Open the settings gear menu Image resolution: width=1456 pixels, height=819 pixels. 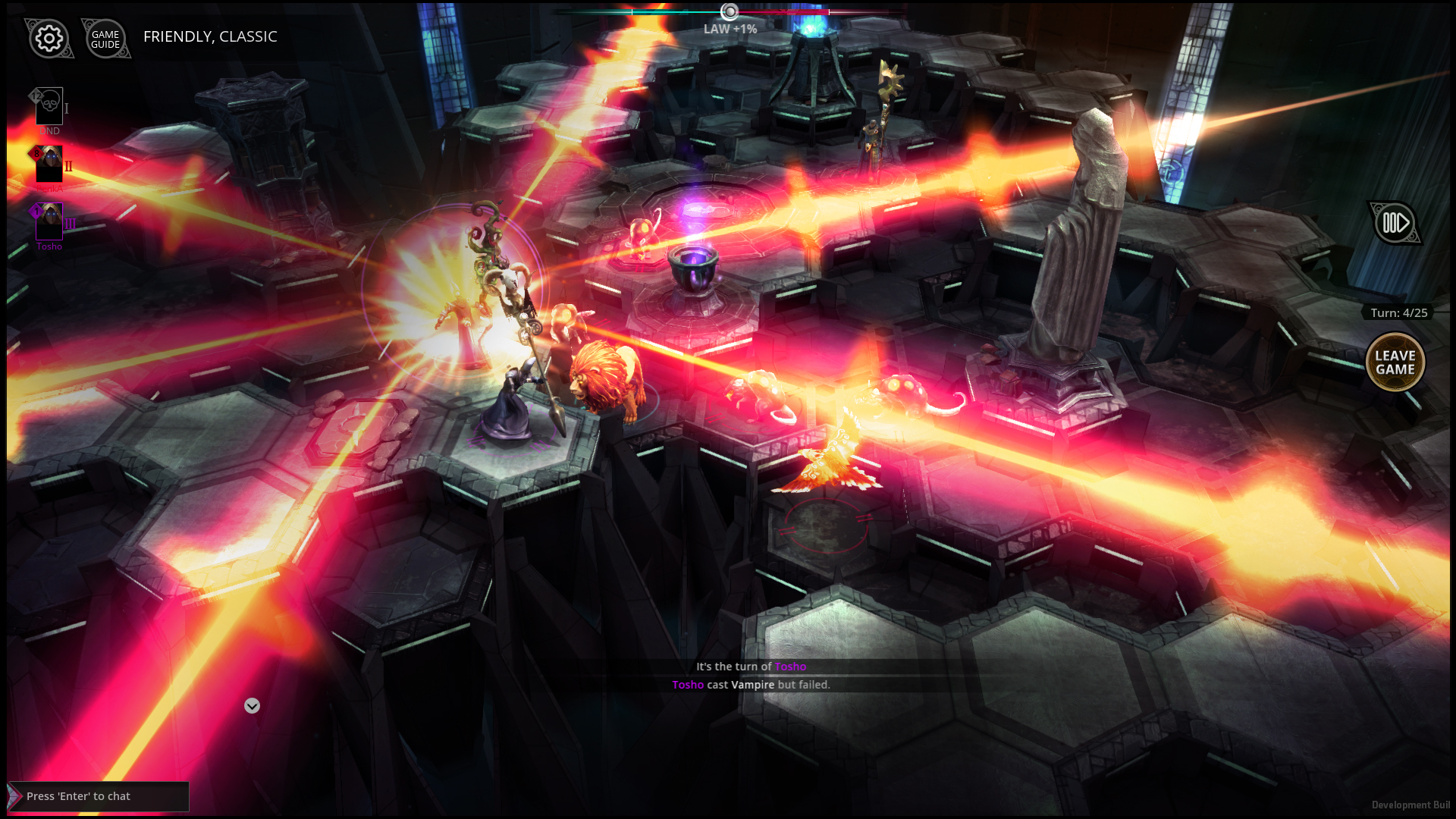click(48, 37)
